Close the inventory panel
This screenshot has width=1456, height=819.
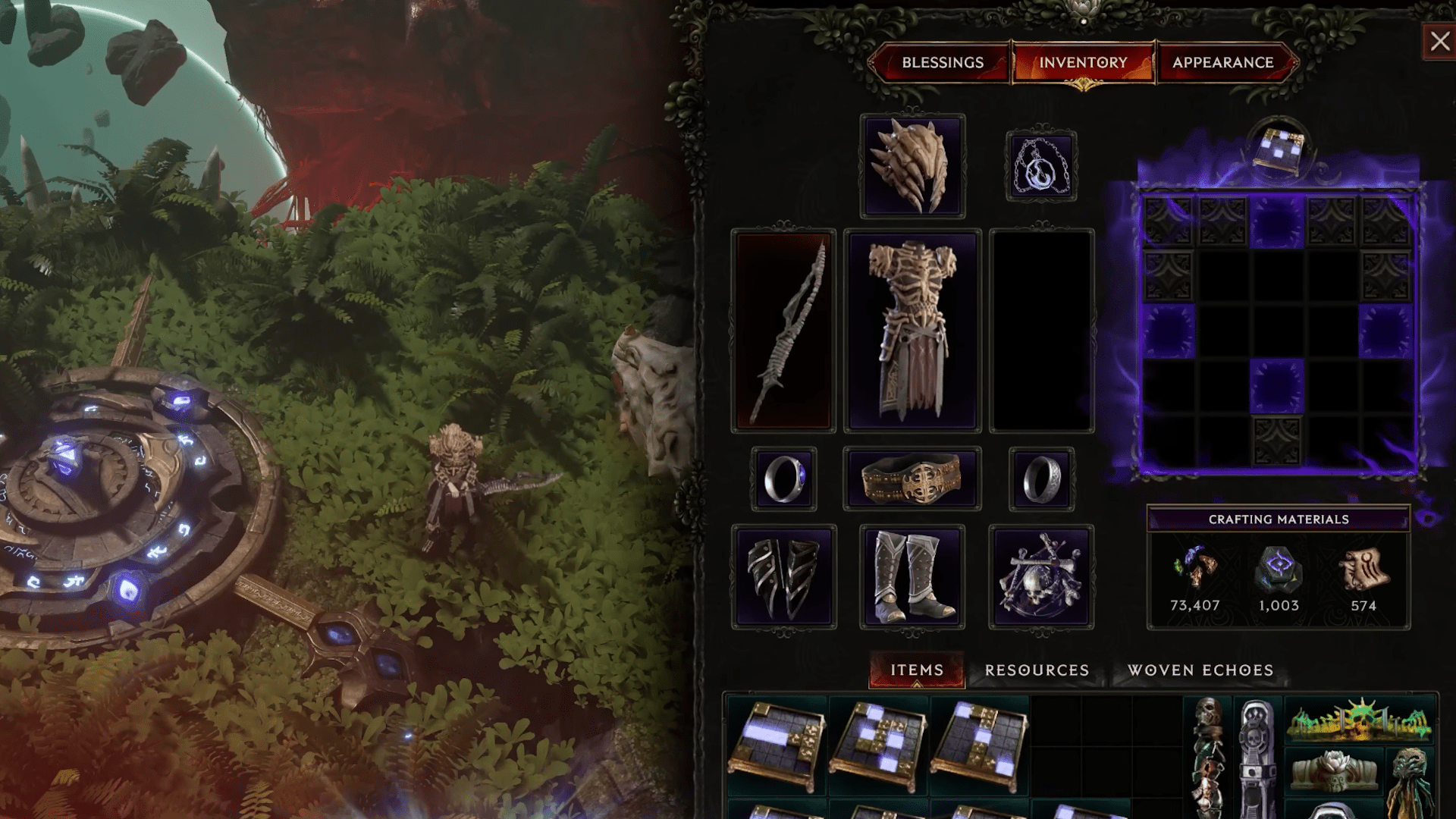(x=1439, y=41)
